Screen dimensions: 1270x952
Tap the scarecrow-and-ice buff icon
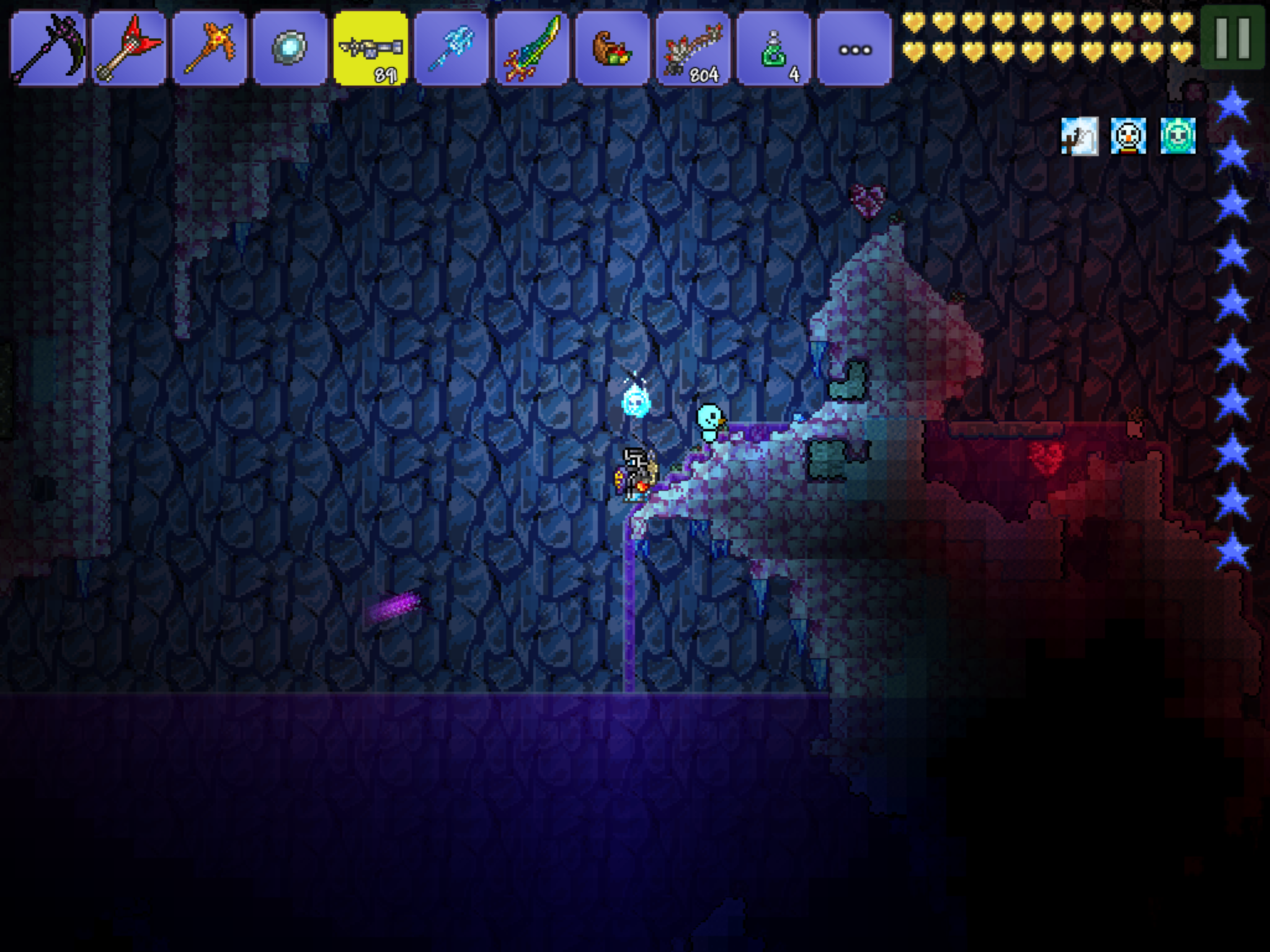[1080, 136]
